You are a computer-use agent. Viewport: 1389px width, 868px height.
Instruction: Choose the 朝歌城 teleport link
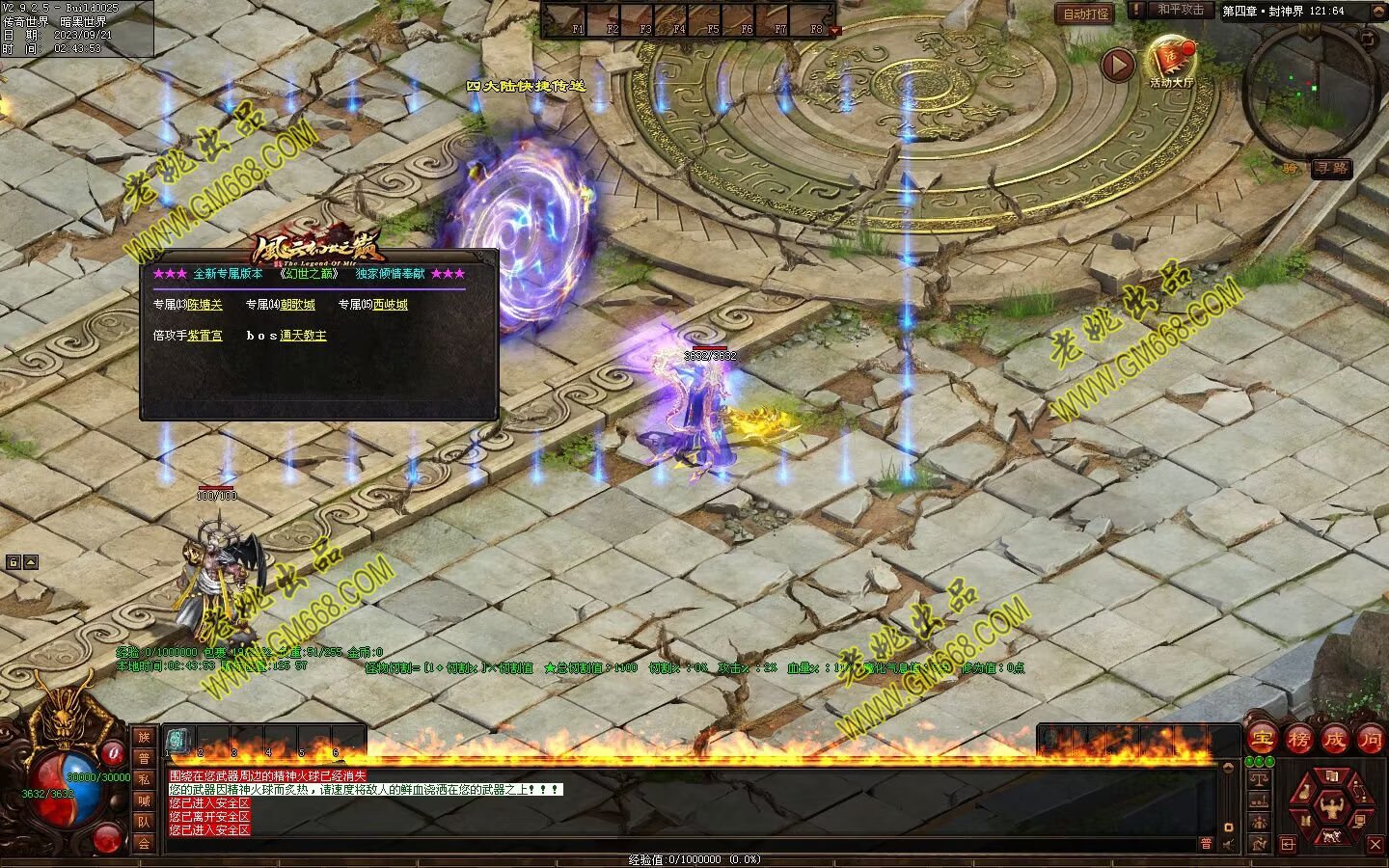point(297,305)
